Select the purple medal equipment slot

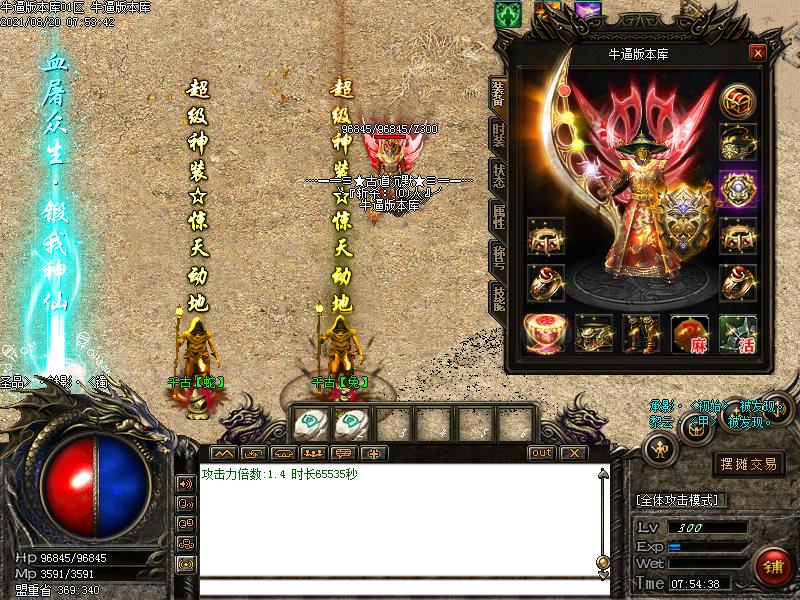(739, 188)
